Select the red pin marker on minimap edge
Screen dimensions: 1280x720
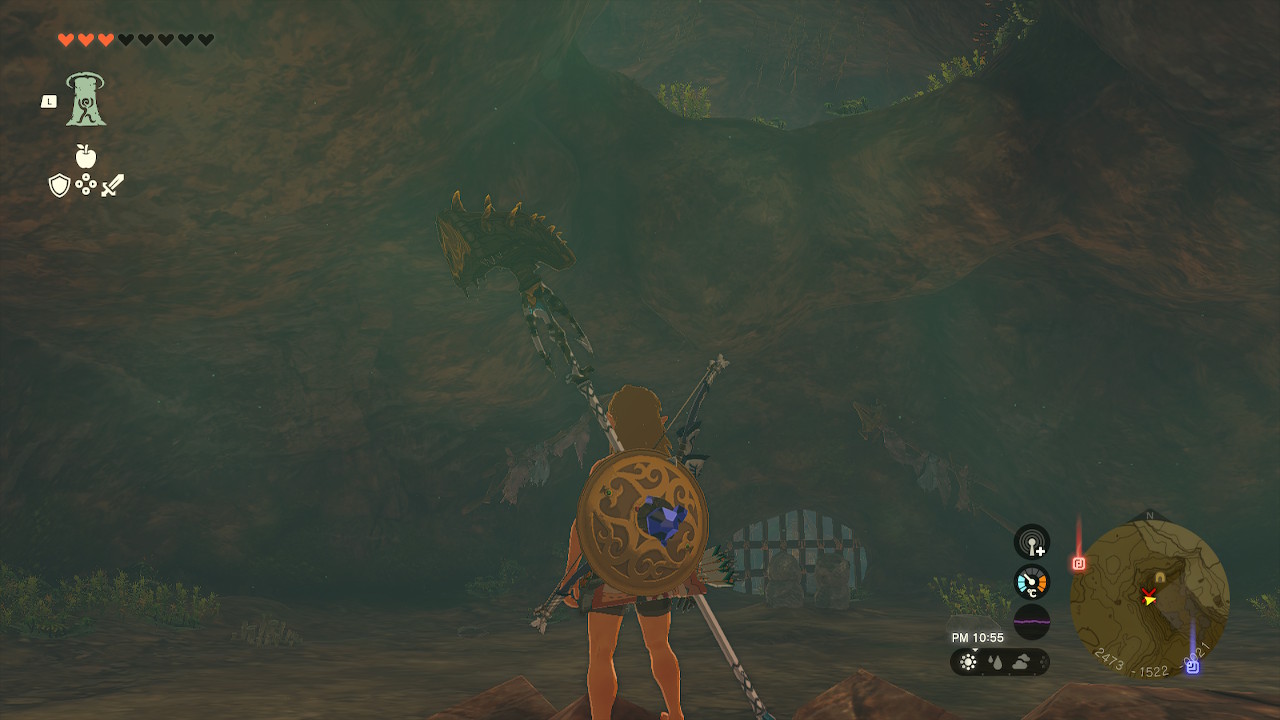click(x=1079, y=563)
